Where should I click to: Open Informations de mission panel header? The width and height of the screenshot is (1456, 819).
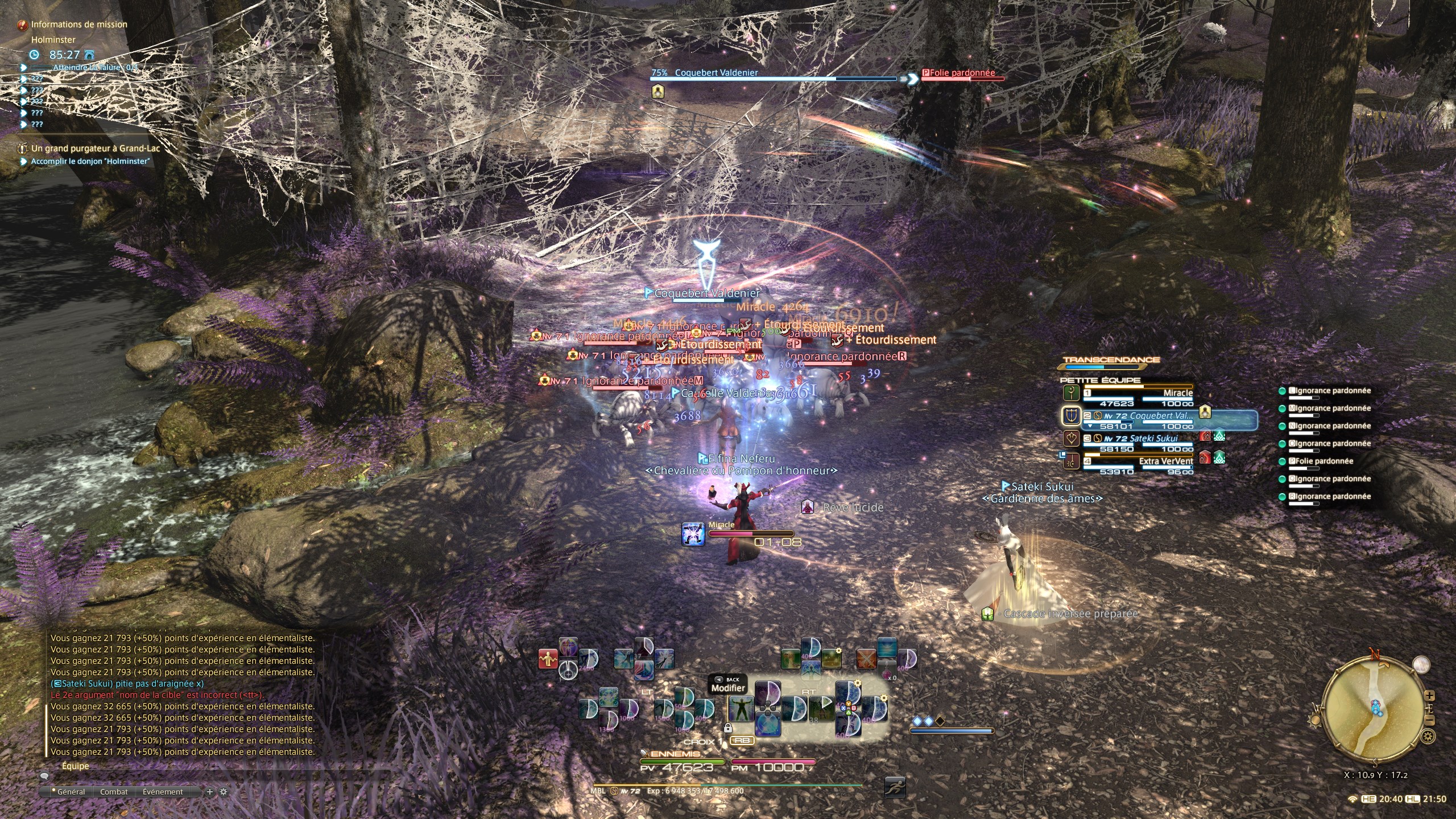[78, 24]
